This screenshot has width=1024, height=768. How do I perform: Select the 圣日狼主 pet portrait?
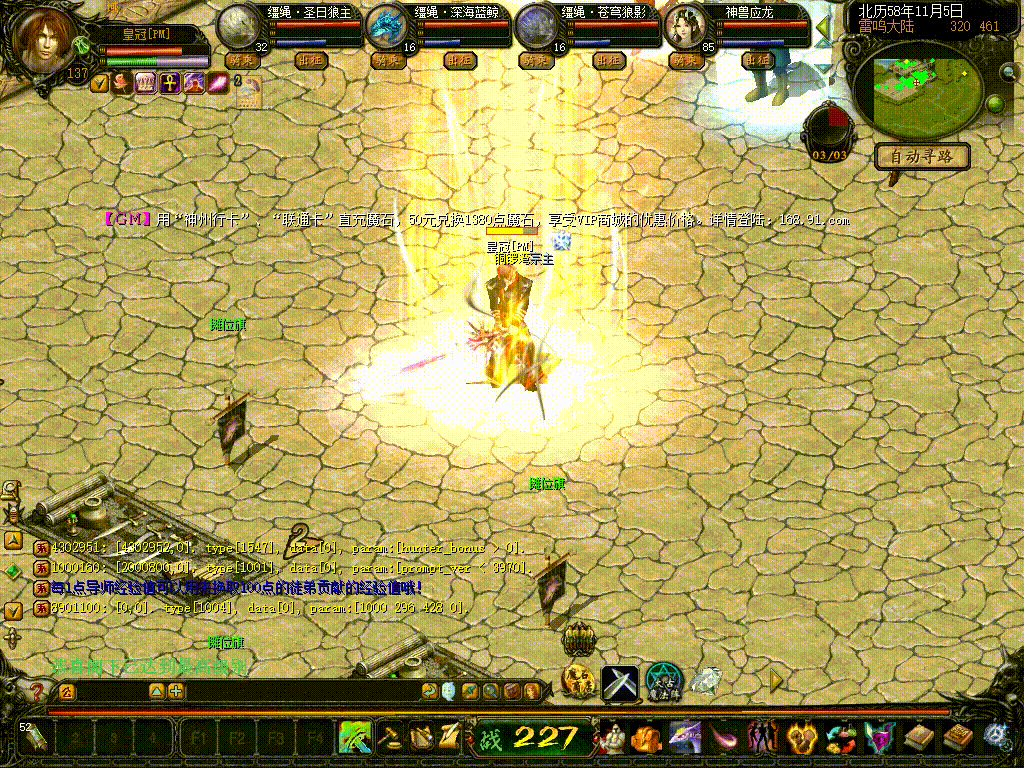[239, 25]
